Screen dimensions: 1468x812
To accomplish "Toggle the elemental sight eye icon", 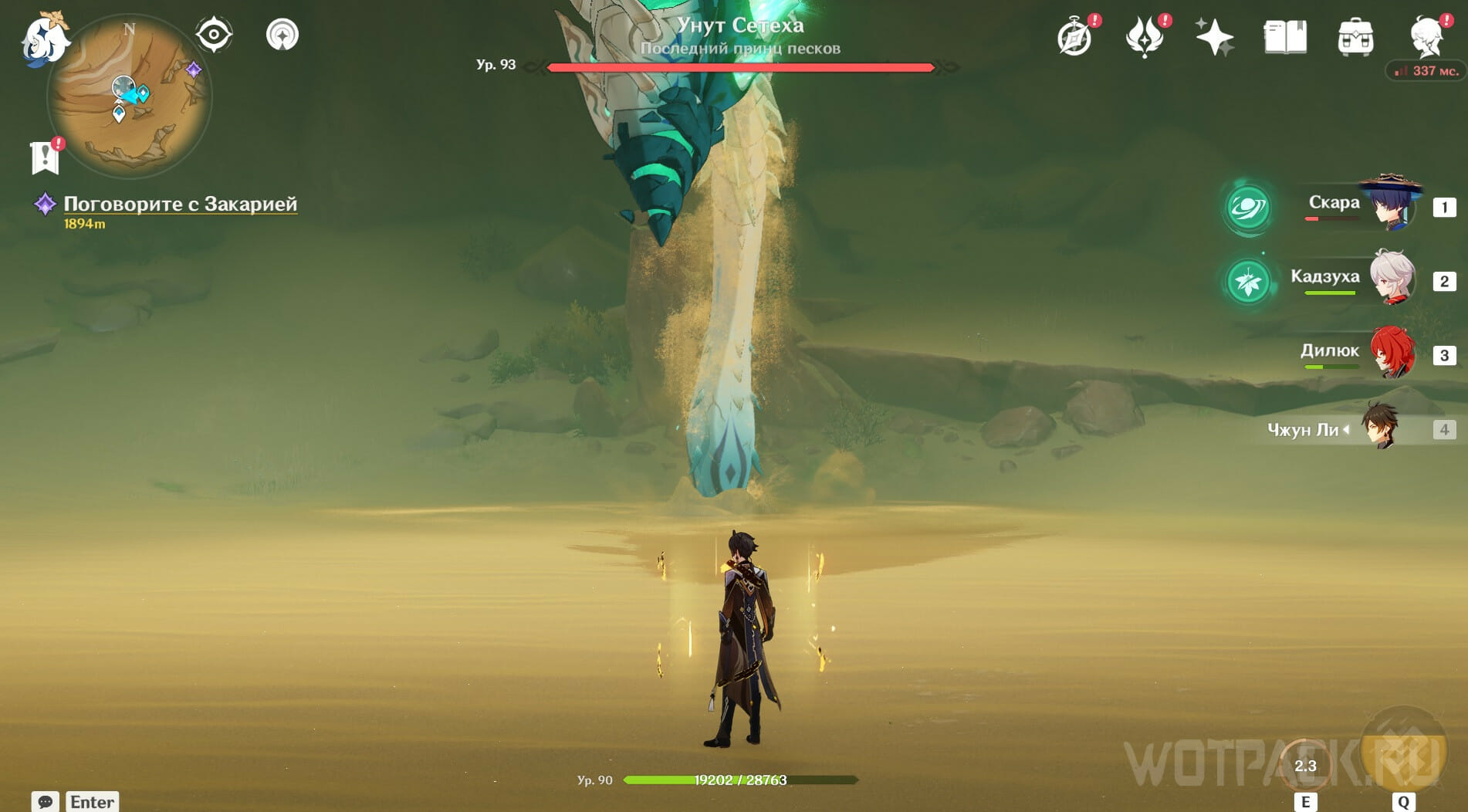I will 214,35.
